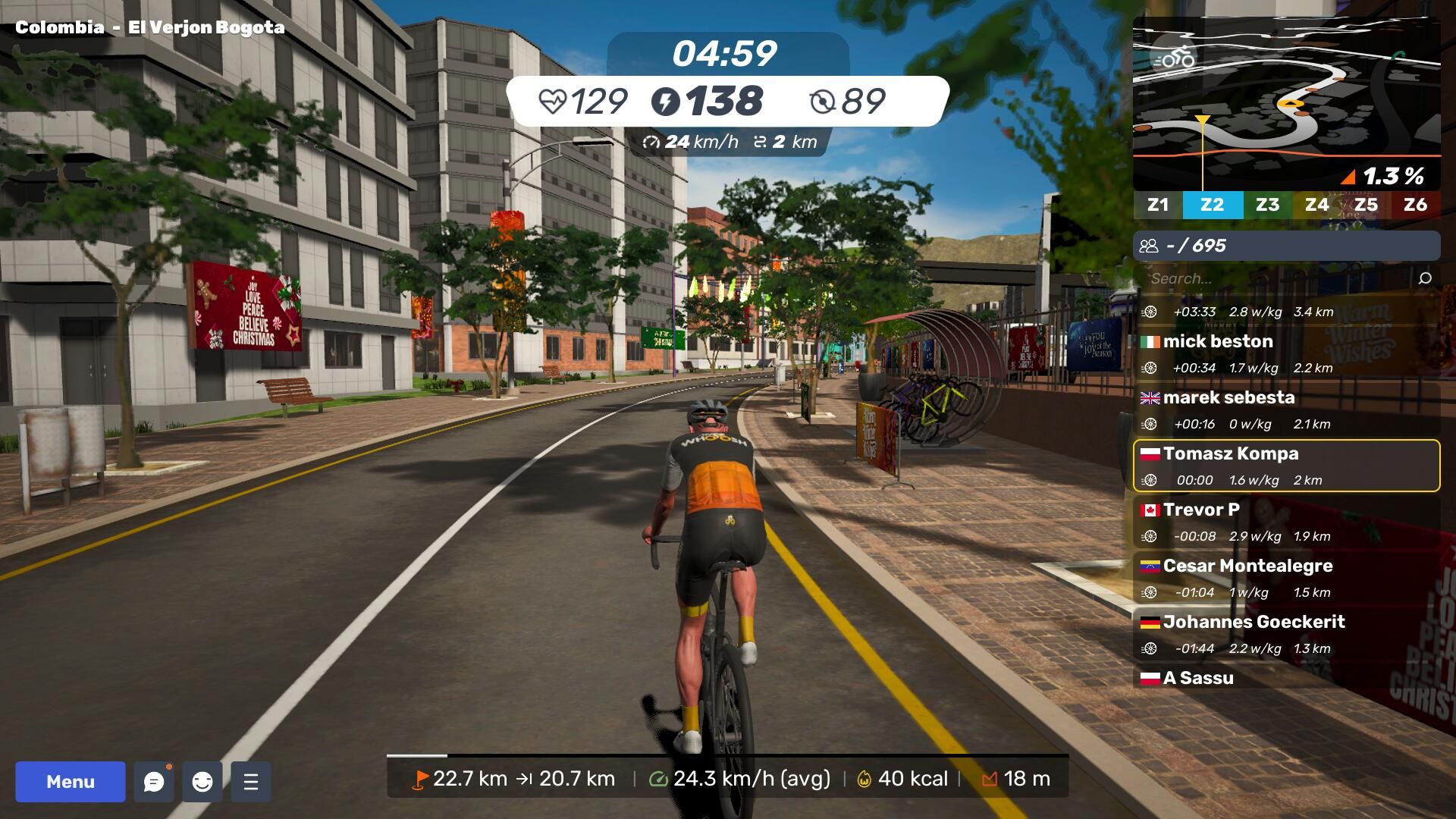Select rider Johannes Goeckerit in list
1456x819 pixels.
pos(1286,634)
